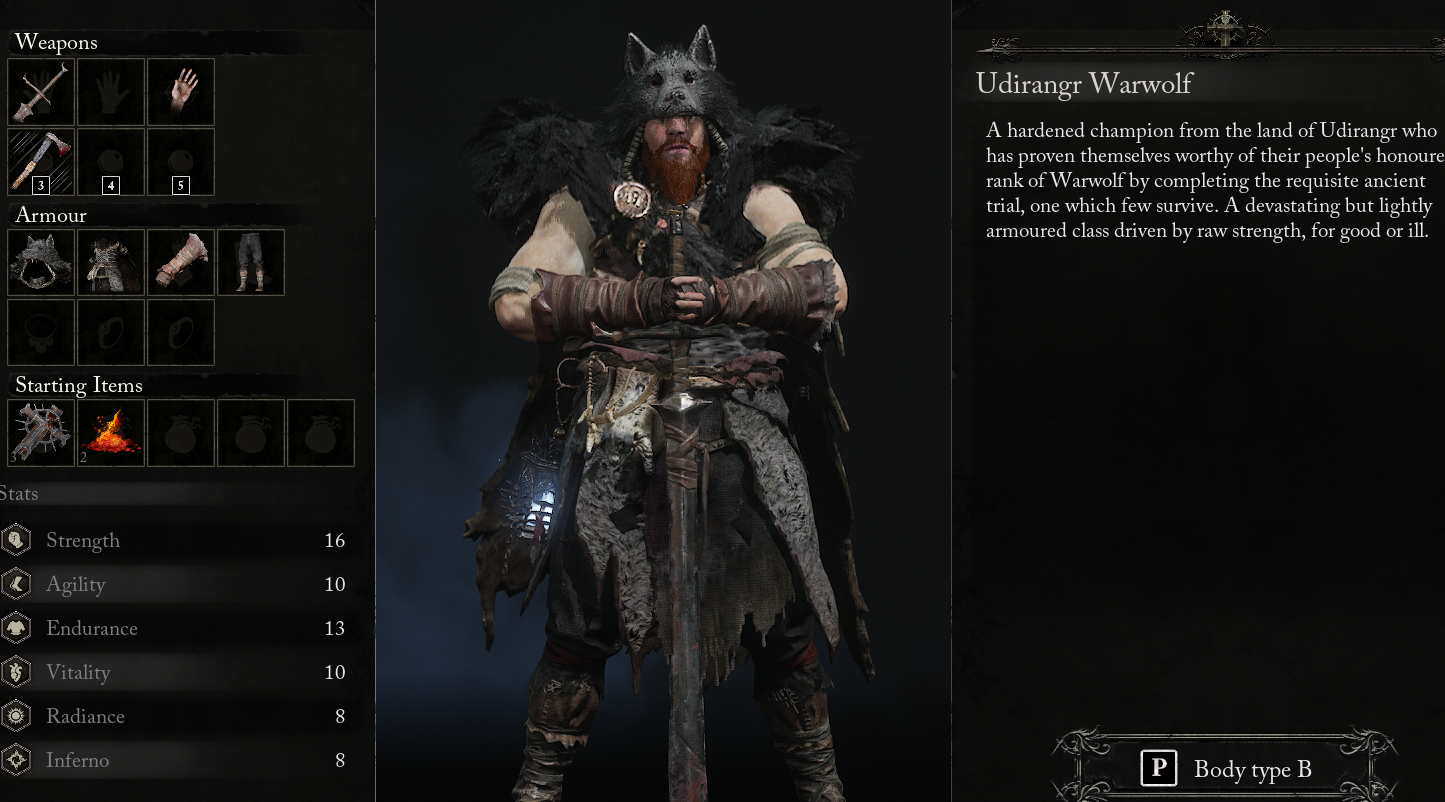Select the leg armour slot
1445x802 pixels.
[250, 262]
